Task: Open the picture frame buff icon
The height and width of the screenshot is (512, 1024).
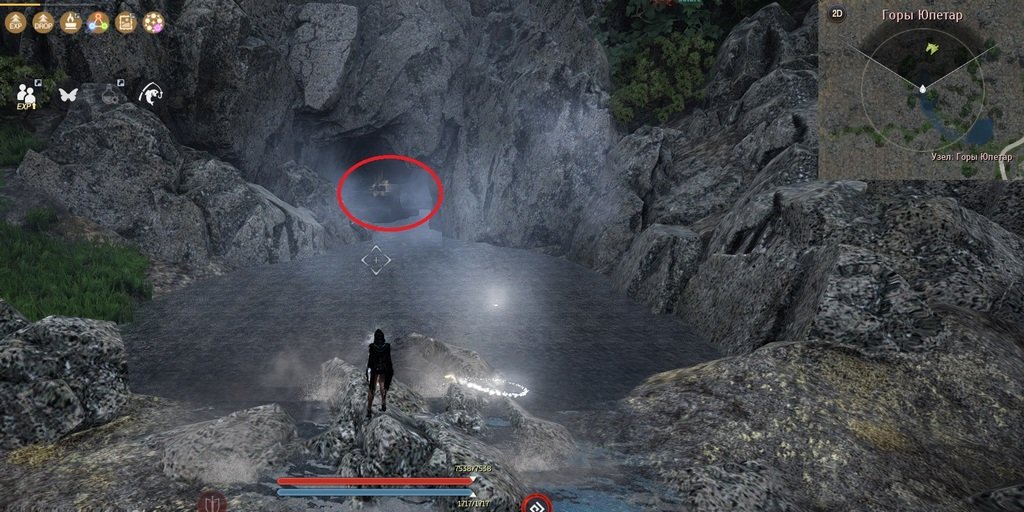Action: coord(126,22)
